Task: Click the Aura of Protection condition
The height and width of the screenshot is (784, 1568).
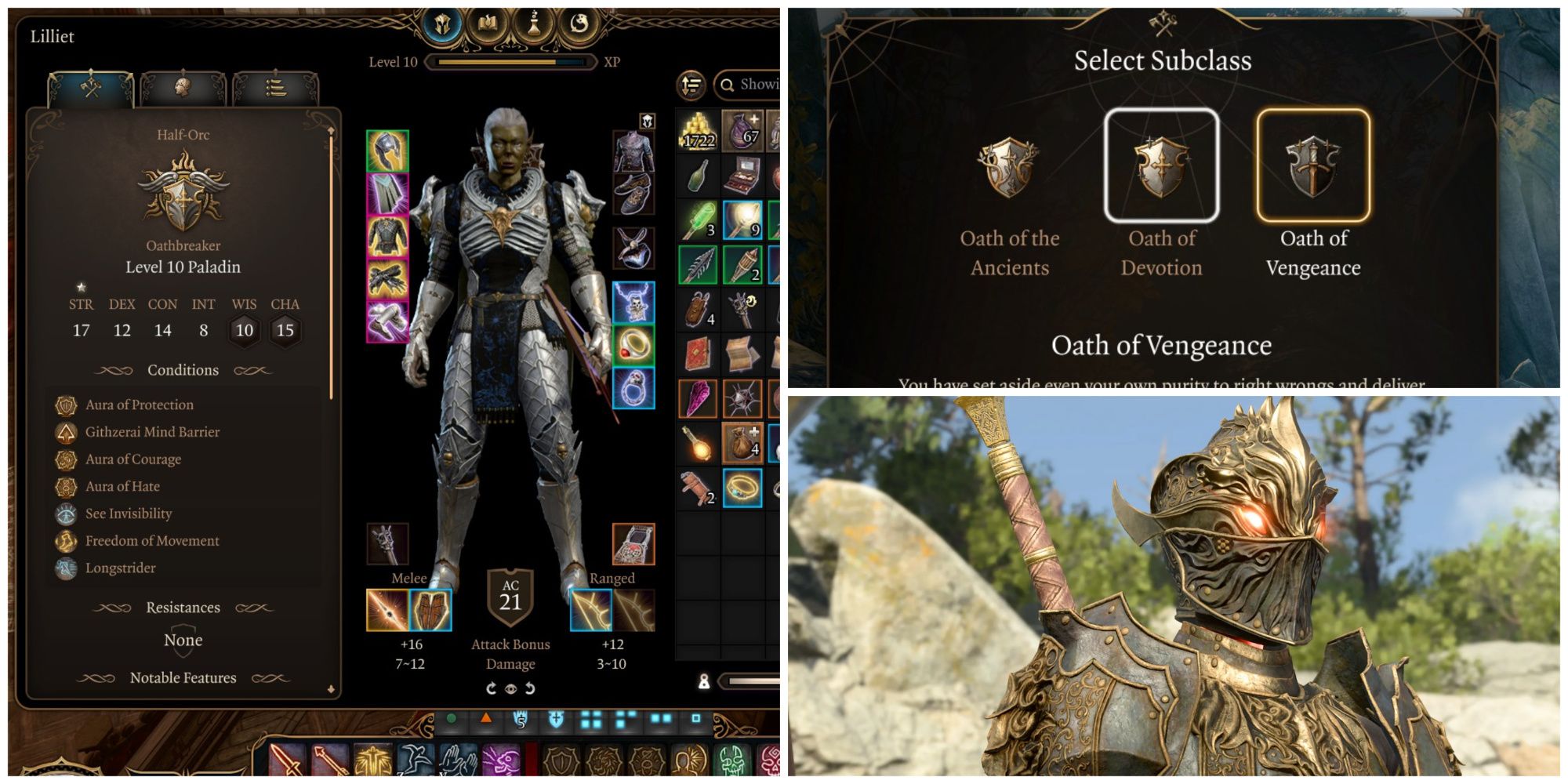Action: tap(139, 405)
